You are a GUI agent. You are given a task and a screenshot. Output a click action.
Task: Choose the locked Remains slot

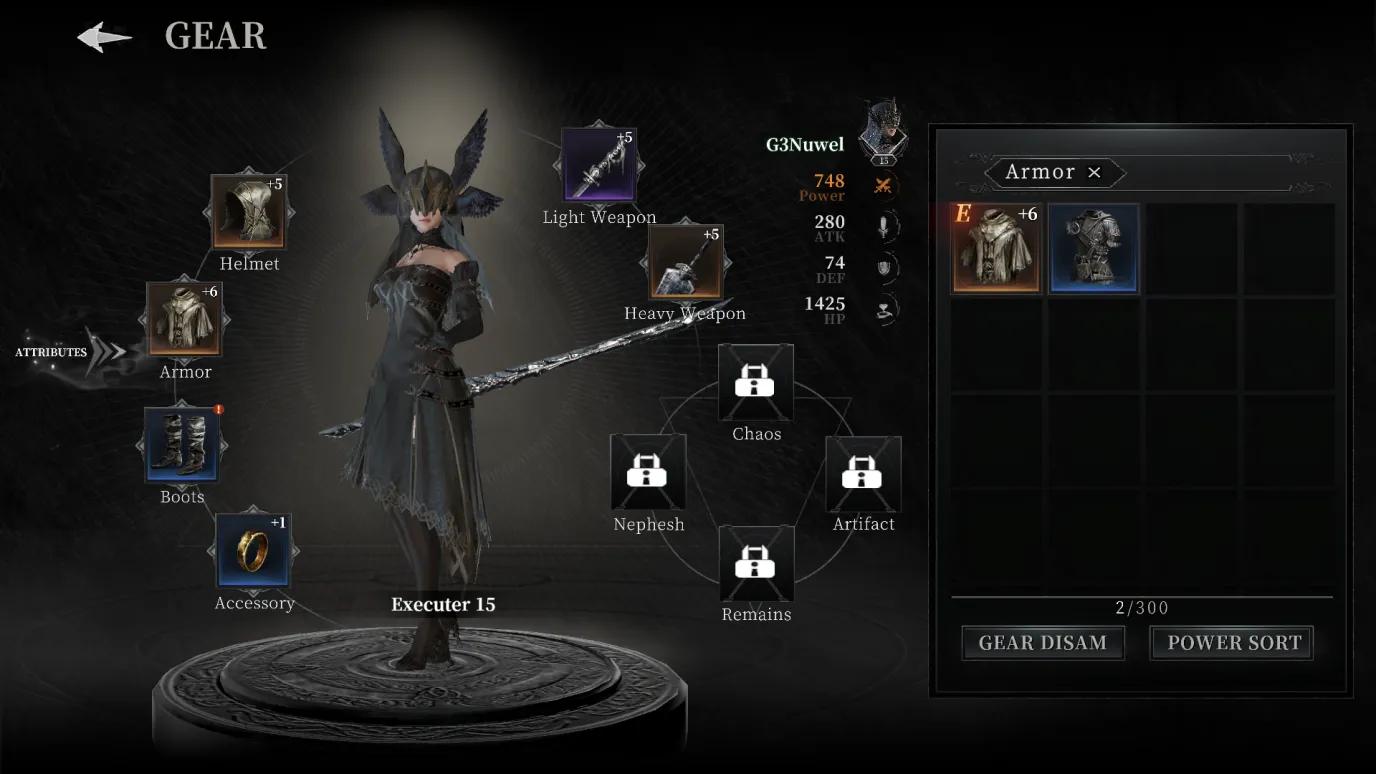(x=756, y=563)
